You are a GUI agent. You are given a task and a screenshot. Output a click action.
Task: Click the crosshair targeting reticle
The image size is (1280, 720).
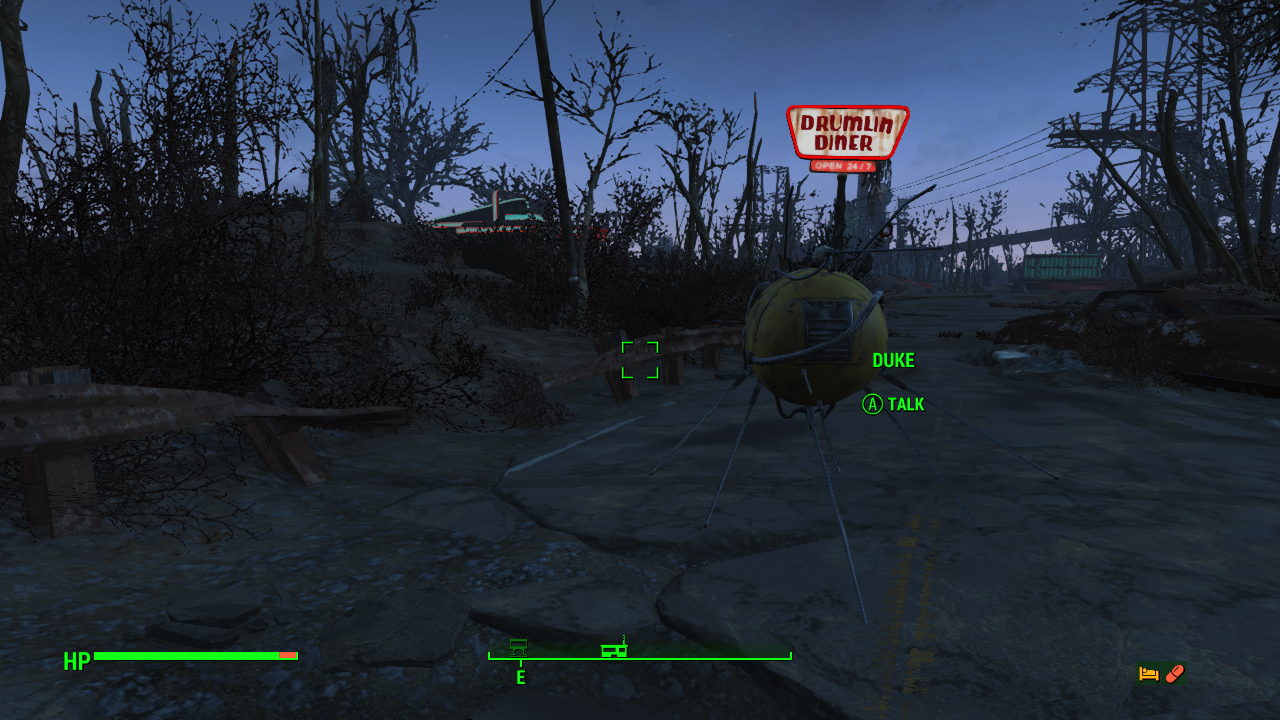[640, 360]
